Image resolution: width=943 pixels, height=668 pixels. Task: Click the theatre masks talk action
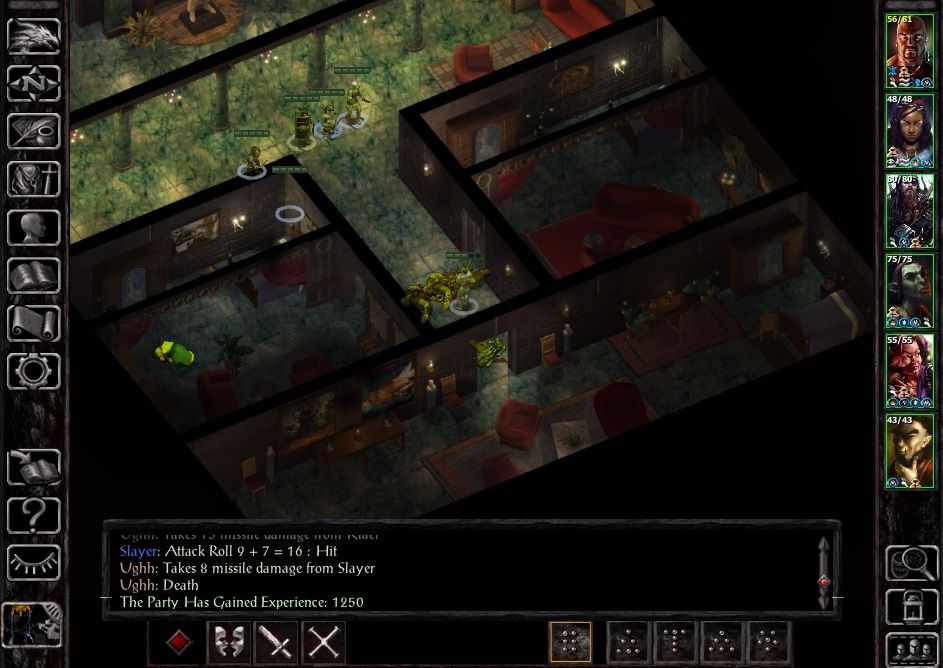click(x=227, y=641)
